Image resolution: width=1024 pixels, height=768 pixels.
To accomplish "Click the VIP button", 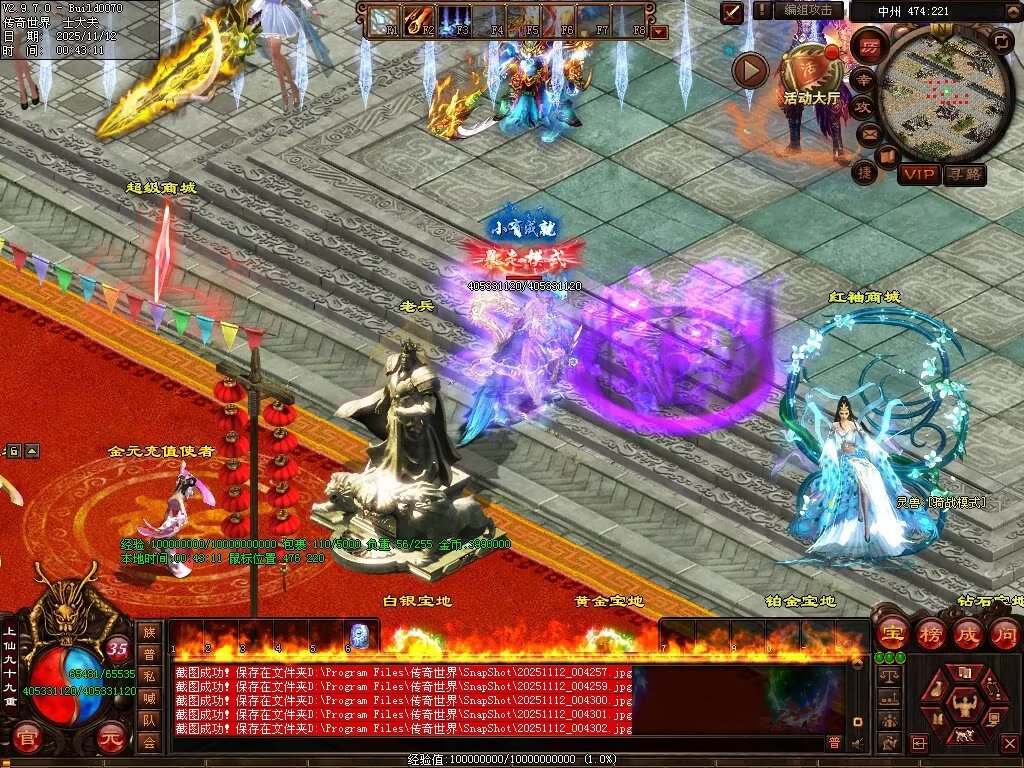I will point(919,175).
